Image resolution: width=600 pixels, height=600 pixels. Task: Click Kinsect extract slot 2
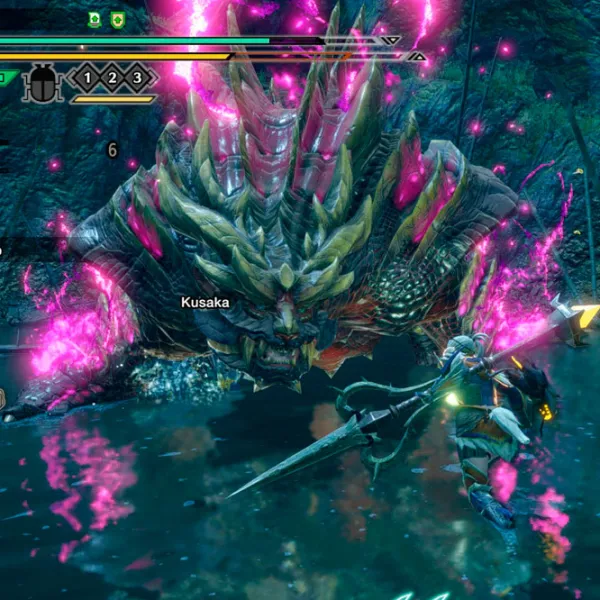pos(112,77)
